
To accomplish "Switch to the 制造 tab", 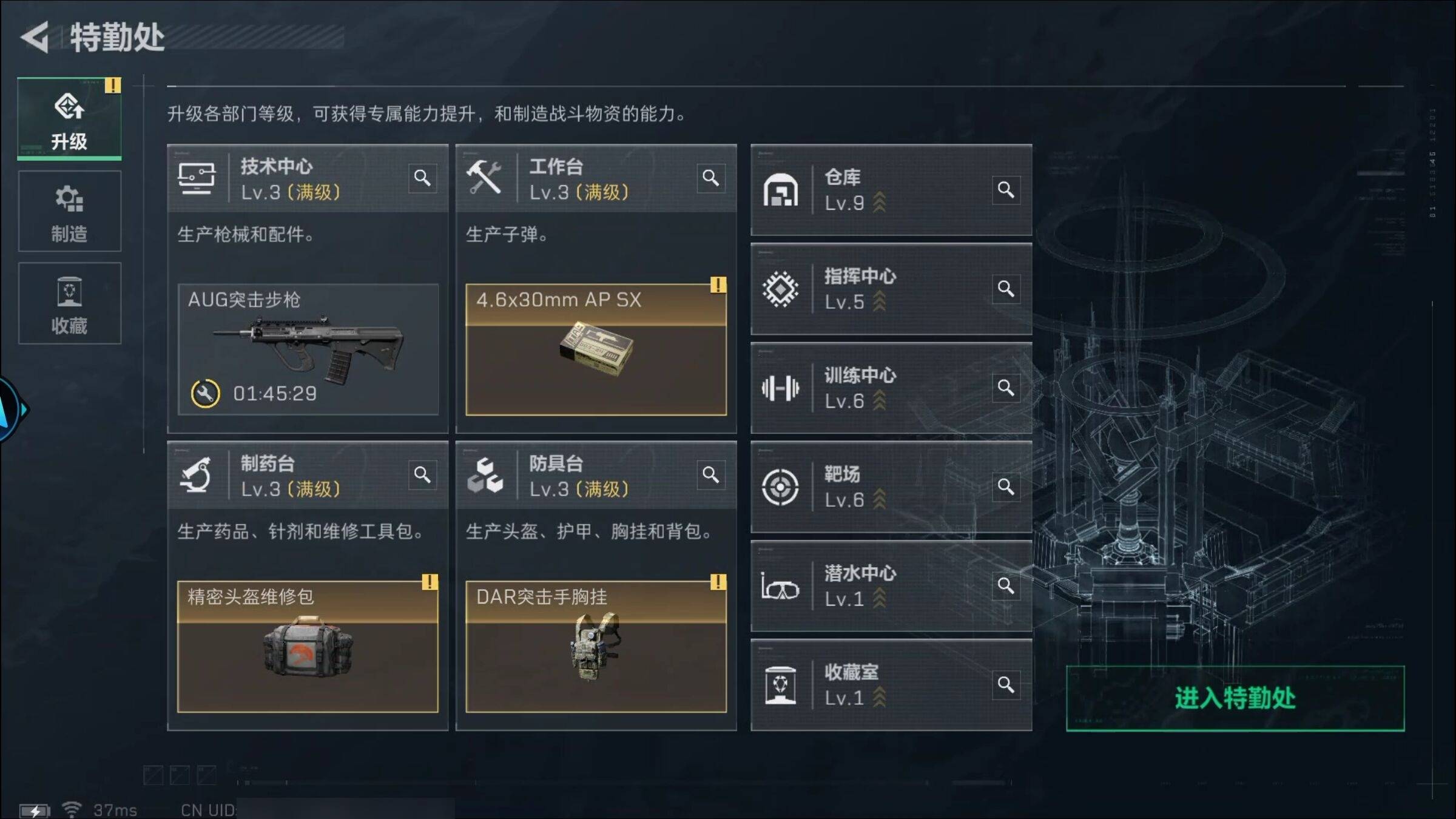I will pyautogui.click(x=69, y=212).
